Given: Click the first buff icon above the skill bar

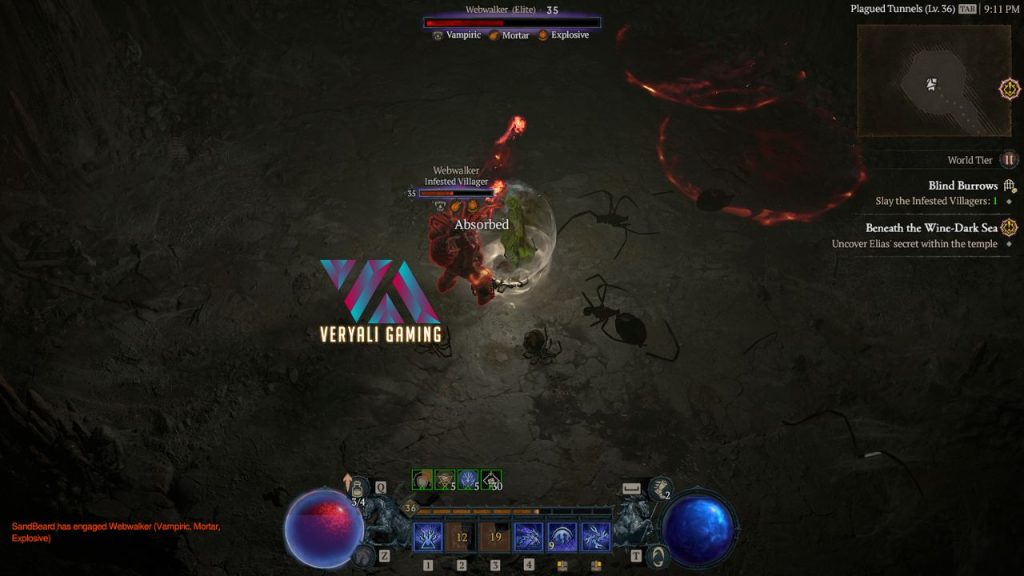Looking at the screenshot, I should tap(423, 480).
